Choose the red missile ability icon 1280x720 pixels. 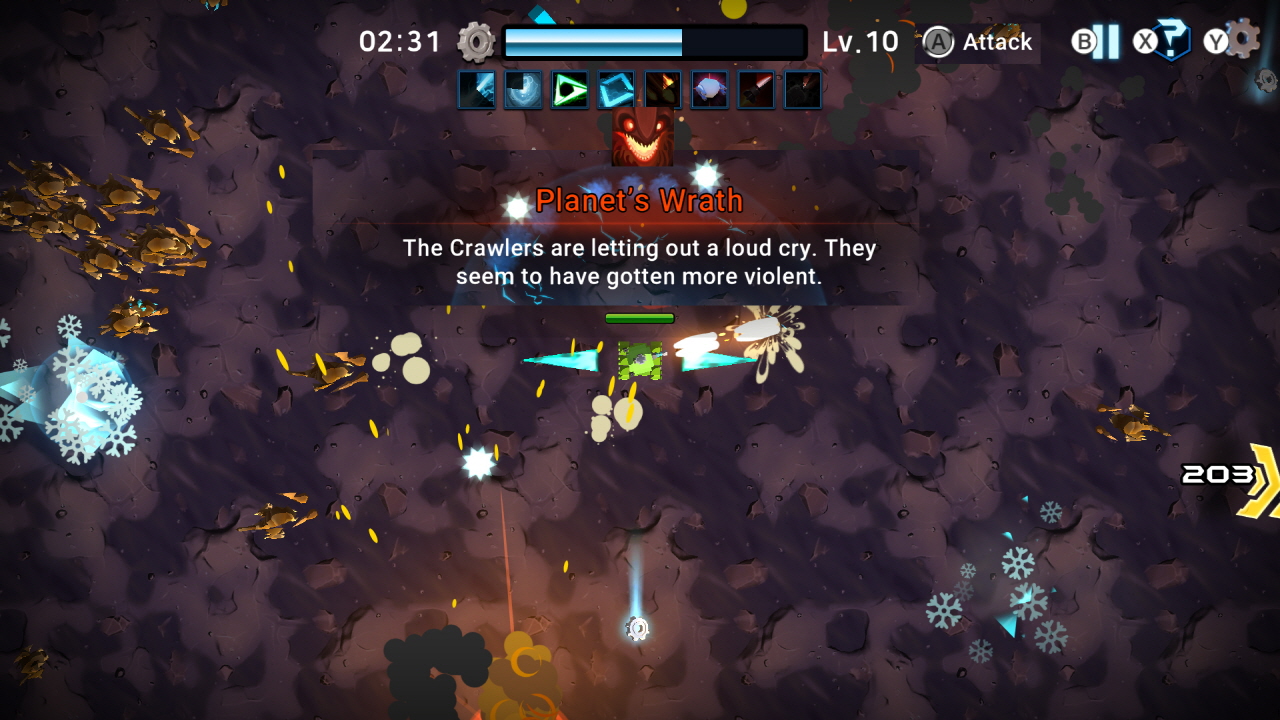coord(757,89)
